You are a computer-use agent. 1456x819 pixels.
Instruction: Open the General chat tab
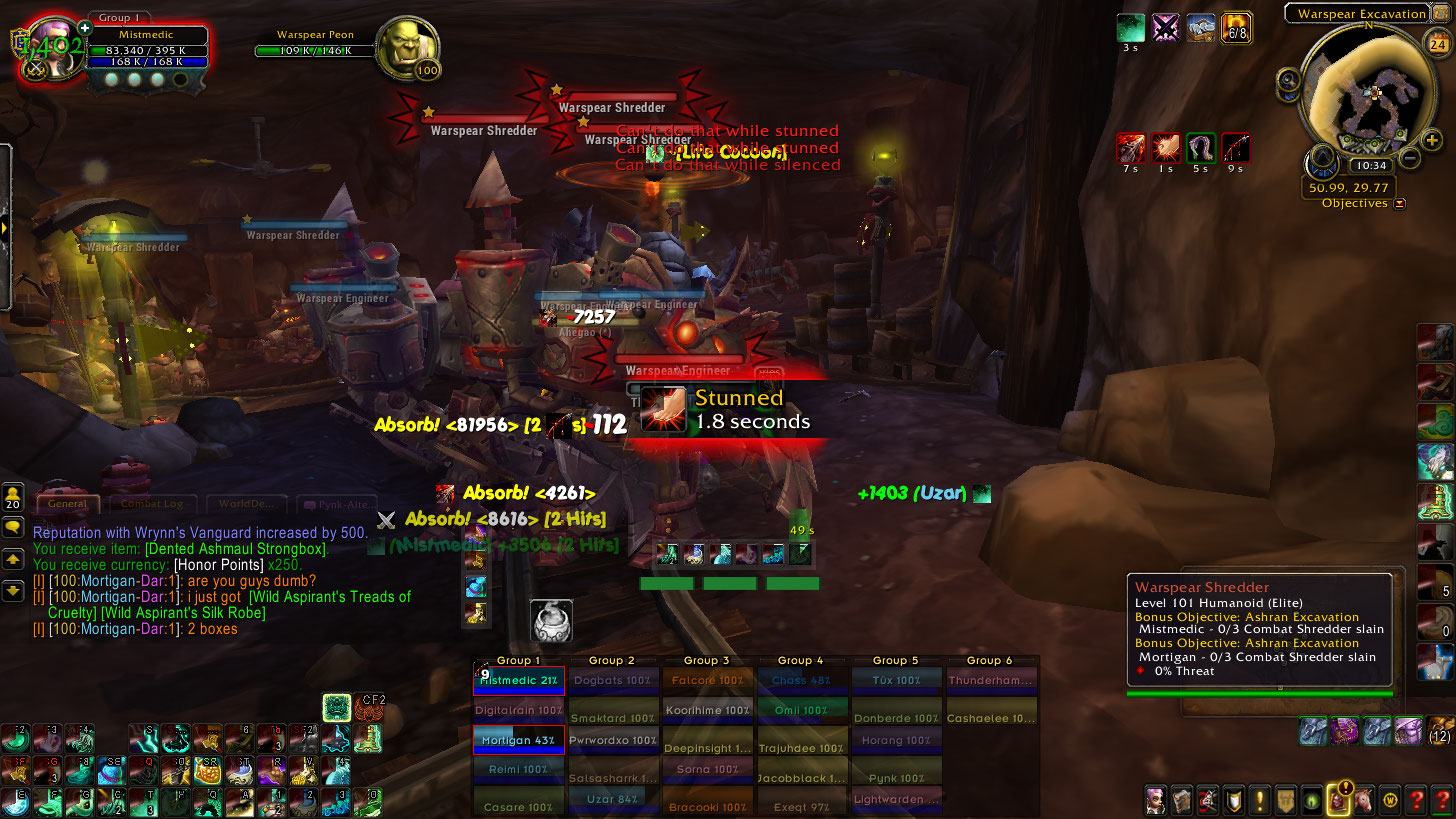[x=68, y=505]
